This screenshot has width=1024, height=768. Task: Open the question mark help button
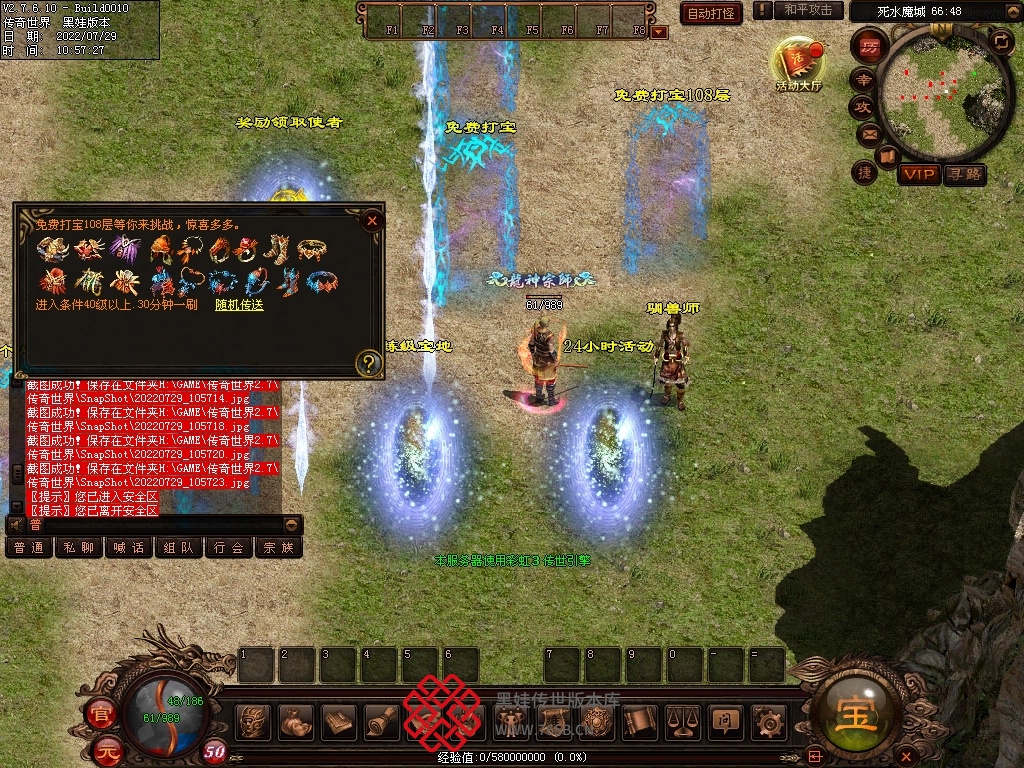369,364
